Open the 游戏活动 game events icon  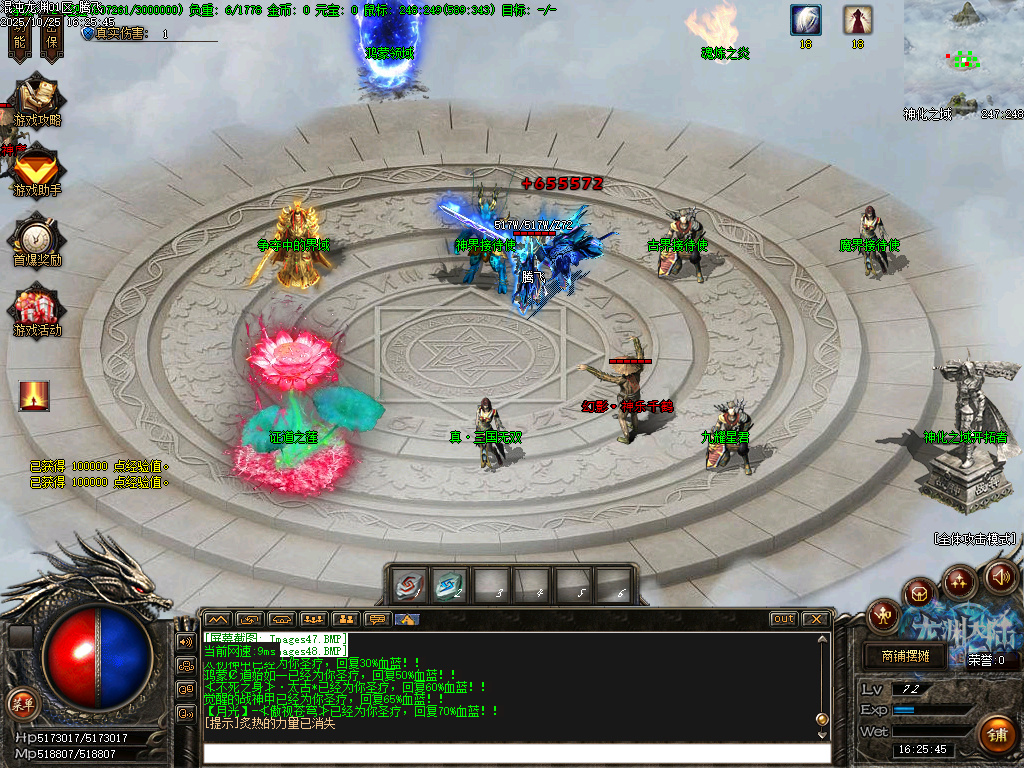click(x=37, y=310)
